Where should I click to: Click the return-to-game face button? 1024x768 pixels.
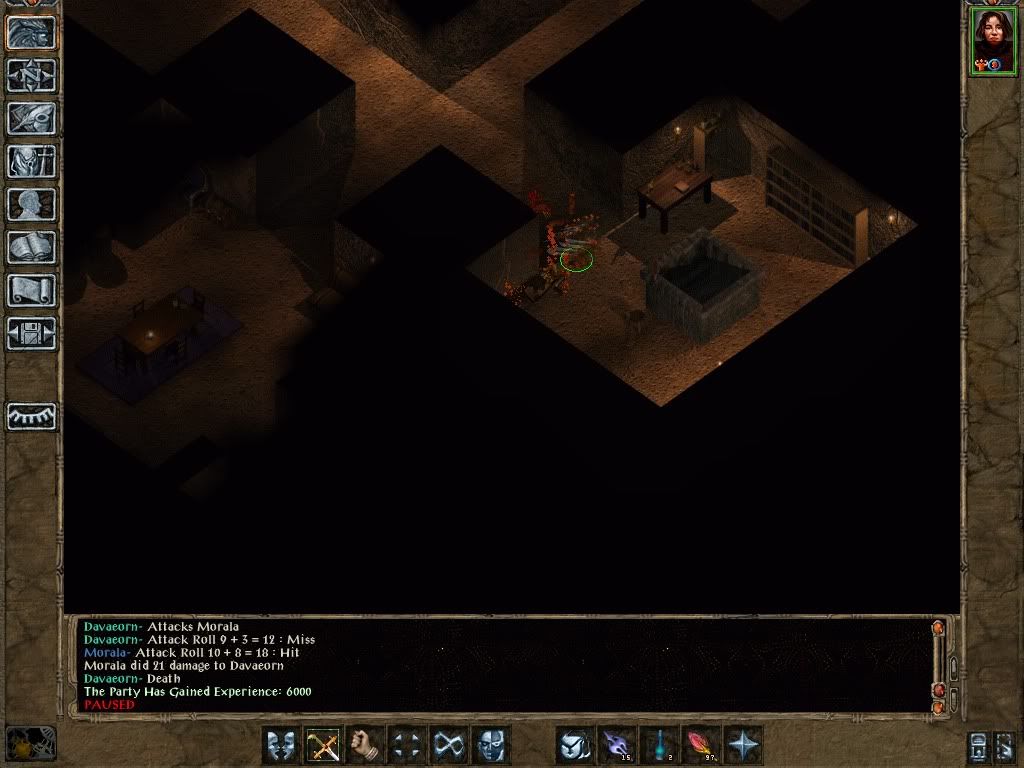[31, 31]
